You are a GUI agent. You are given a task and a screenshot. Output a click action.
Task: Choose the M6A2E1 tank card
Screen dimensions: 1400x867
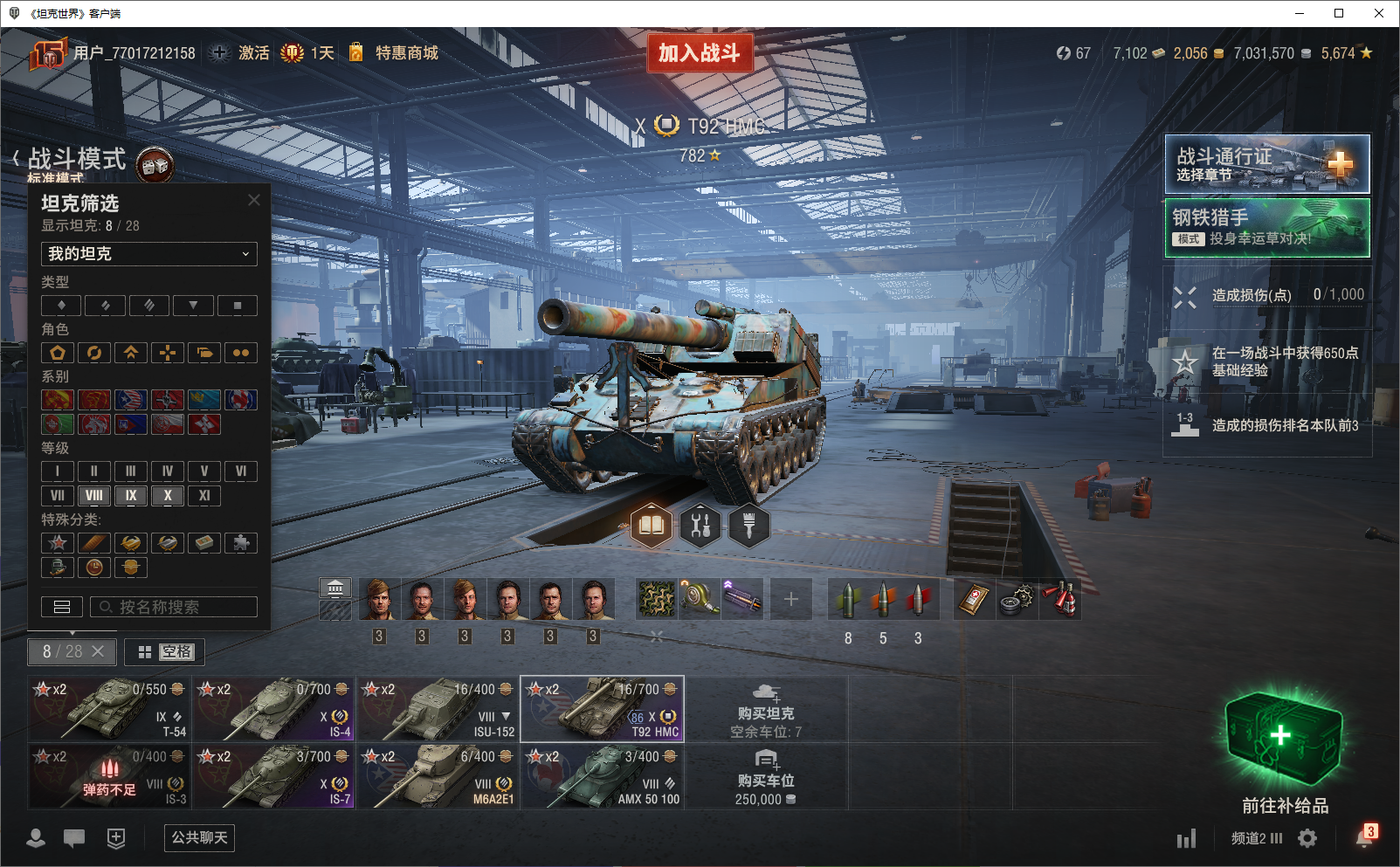[438, 775]
